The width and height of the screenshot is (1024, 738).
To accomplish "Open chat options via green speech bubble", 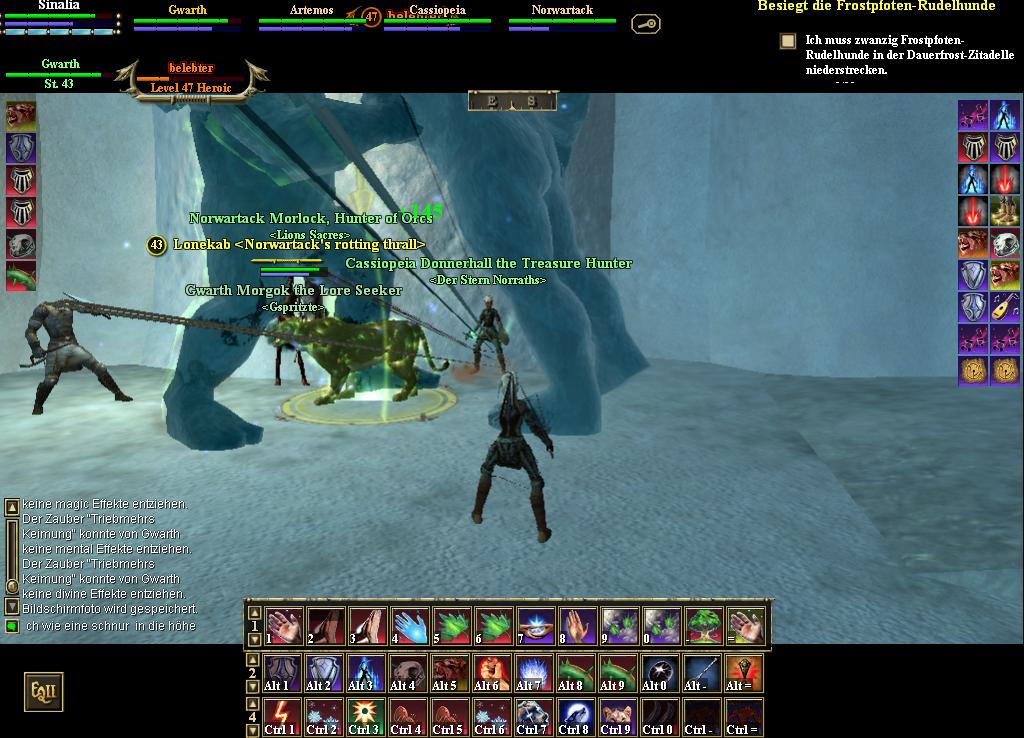I will (12, 626).
